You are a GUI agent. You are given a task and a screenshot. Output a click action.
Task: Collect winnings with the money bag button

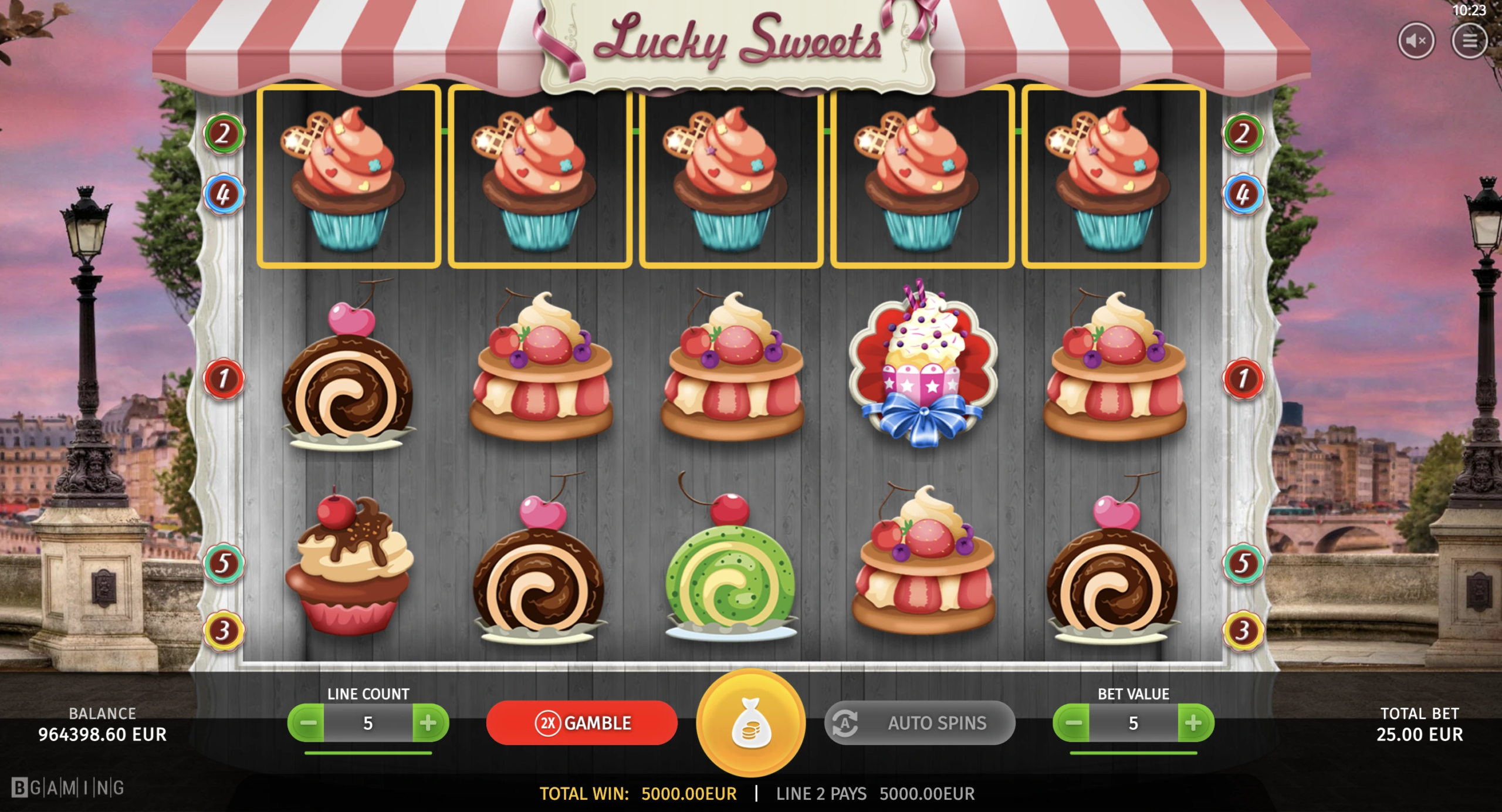click(750, 723)
